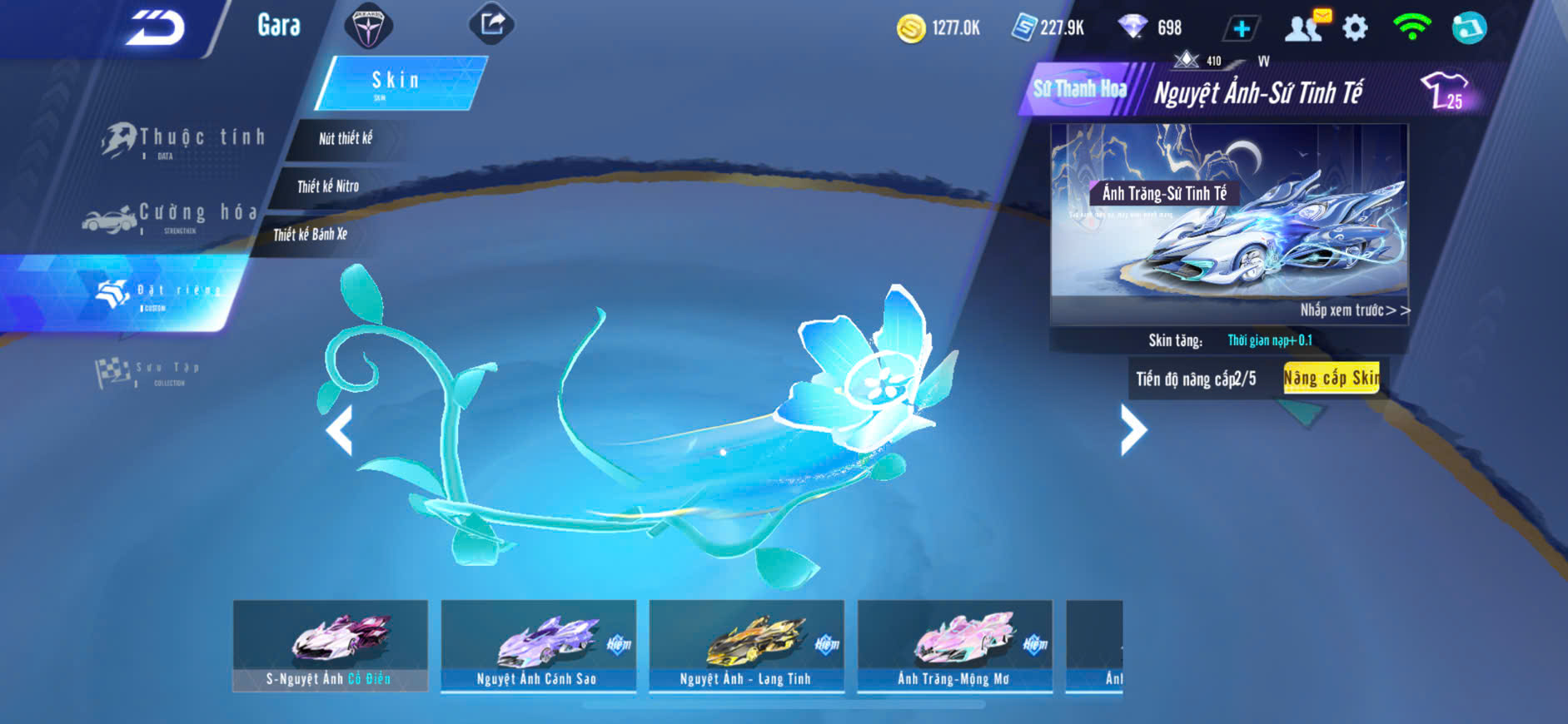
Task: Choose Thiết kế Nitro option
Action: tap(328, 186)
